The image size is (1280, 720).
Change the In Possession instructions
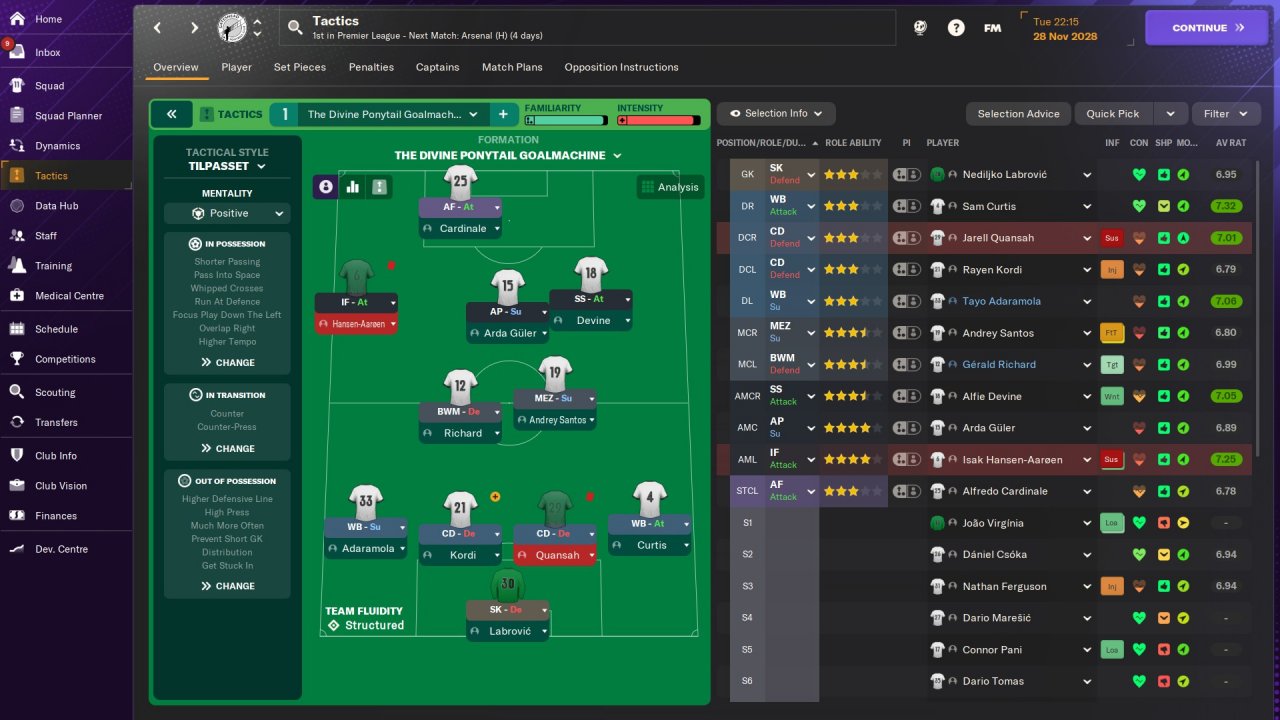click(x=227, y=362)
